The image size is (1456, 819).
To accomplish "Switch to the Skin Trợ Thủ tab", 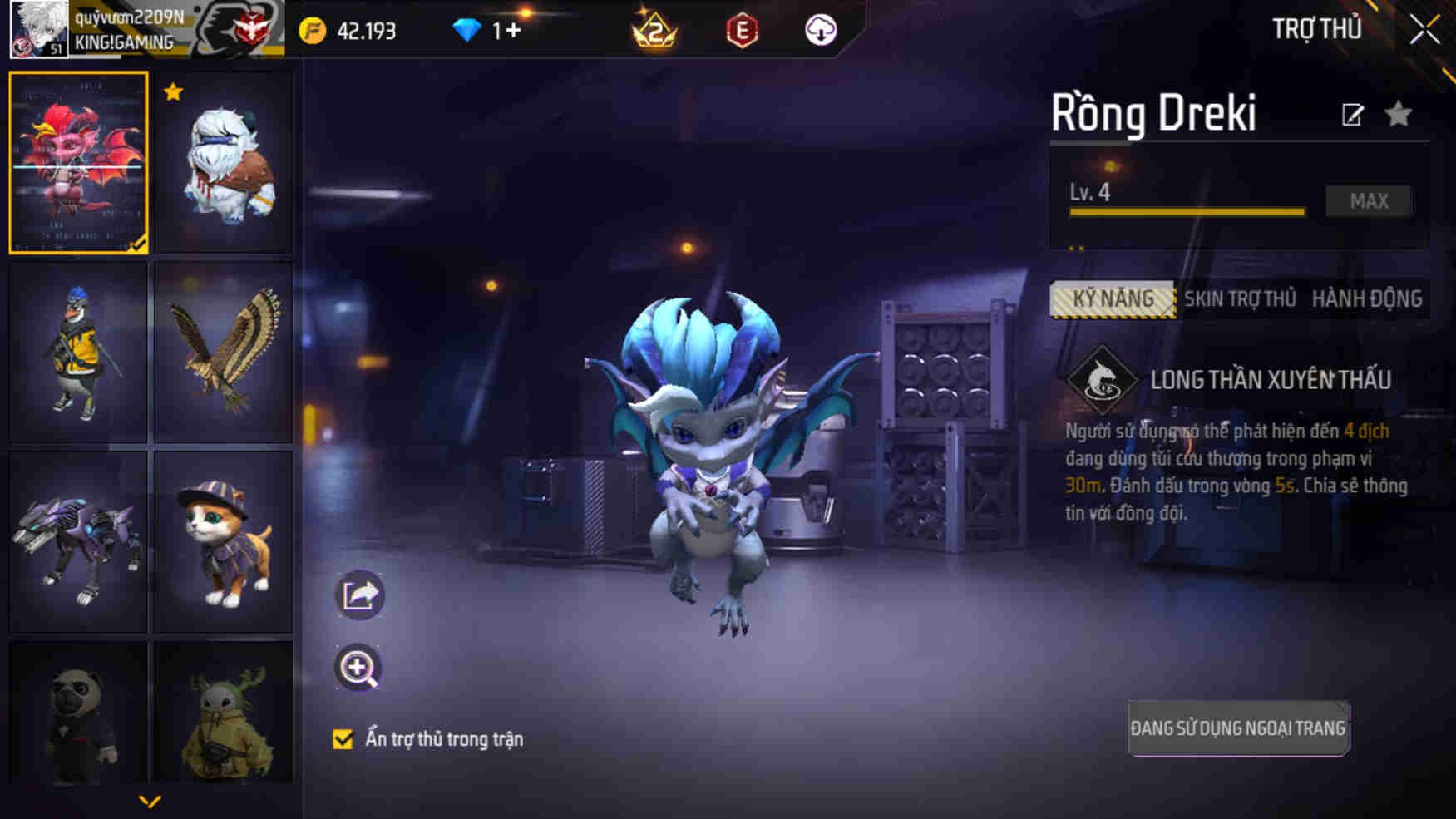I will (1240, 298).
